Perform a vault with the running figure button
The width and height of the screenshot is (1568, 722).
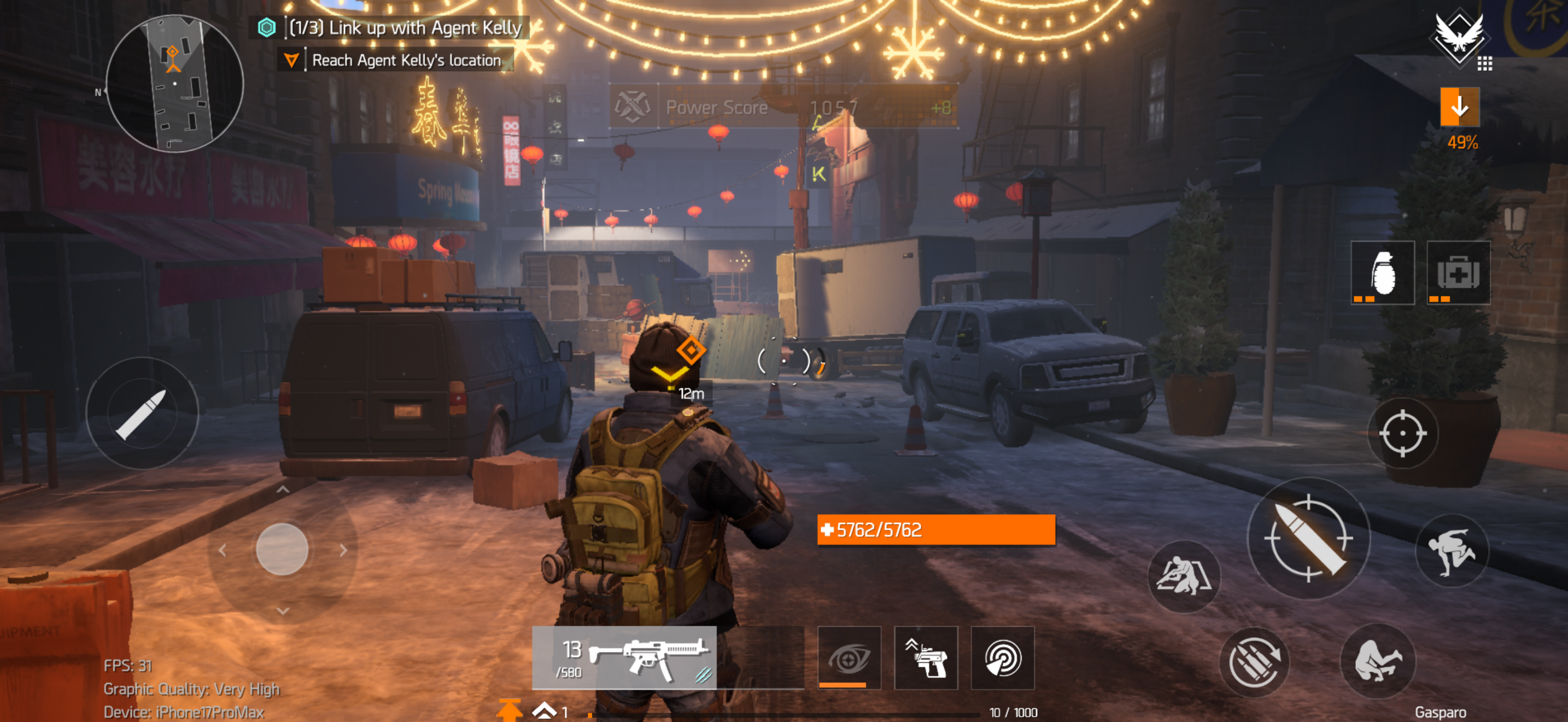point(1452,551)
